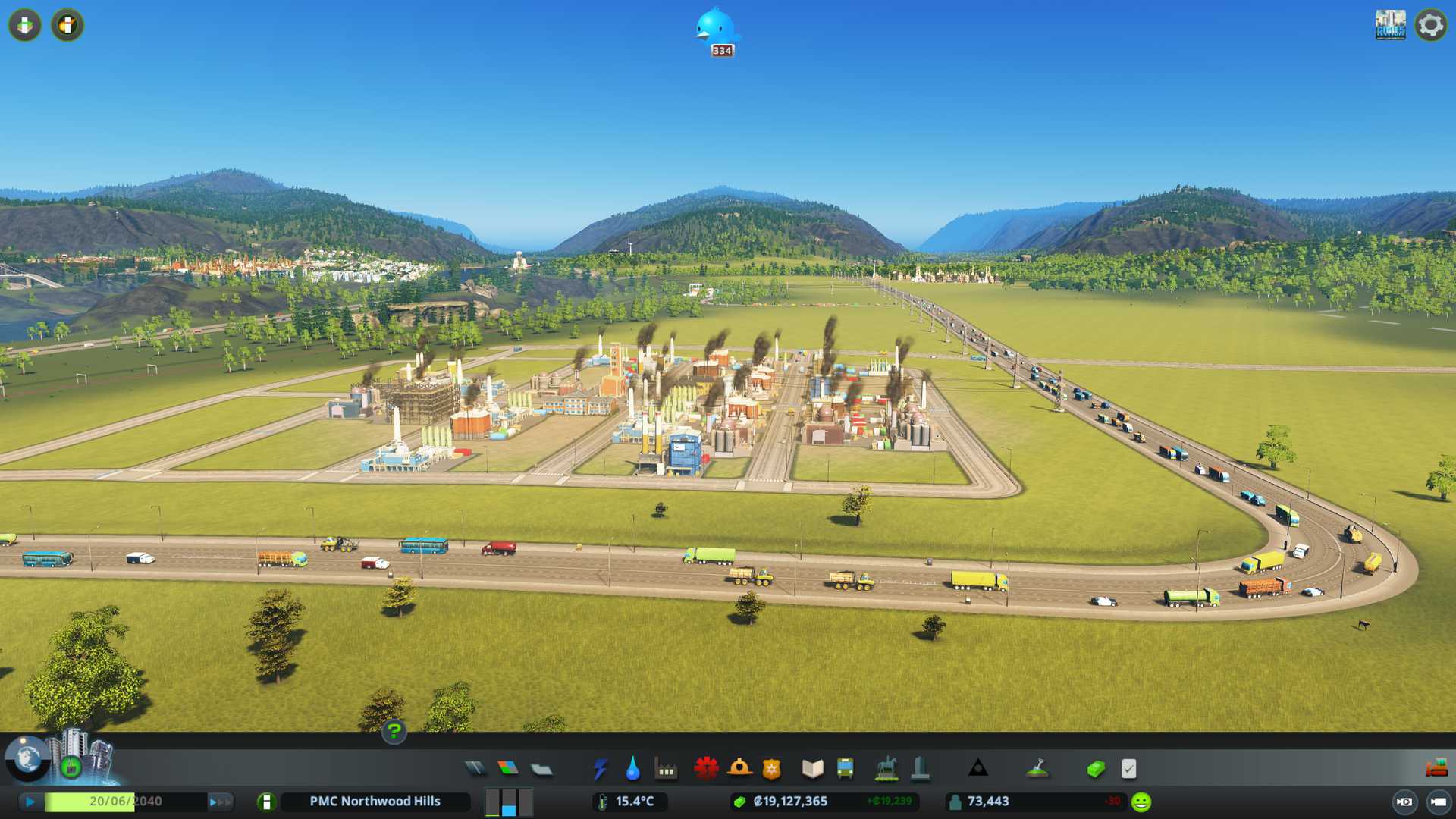The height and width of the screenshot is (819, 1456).
Task: Open the Public Transport bus menu
Action: 845,769
